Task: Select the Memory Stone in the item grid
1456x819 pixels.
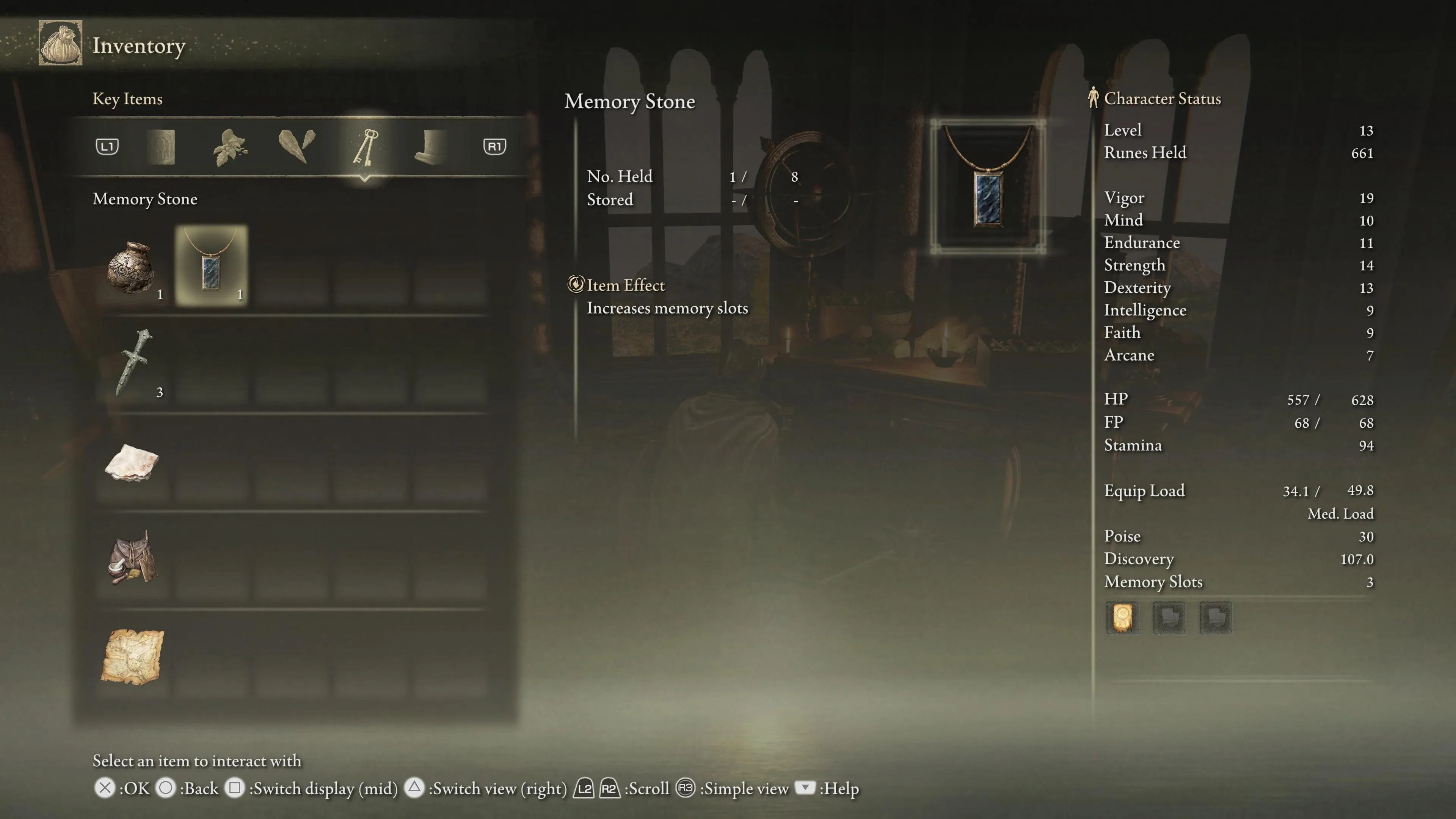Action: pos(212,266)
